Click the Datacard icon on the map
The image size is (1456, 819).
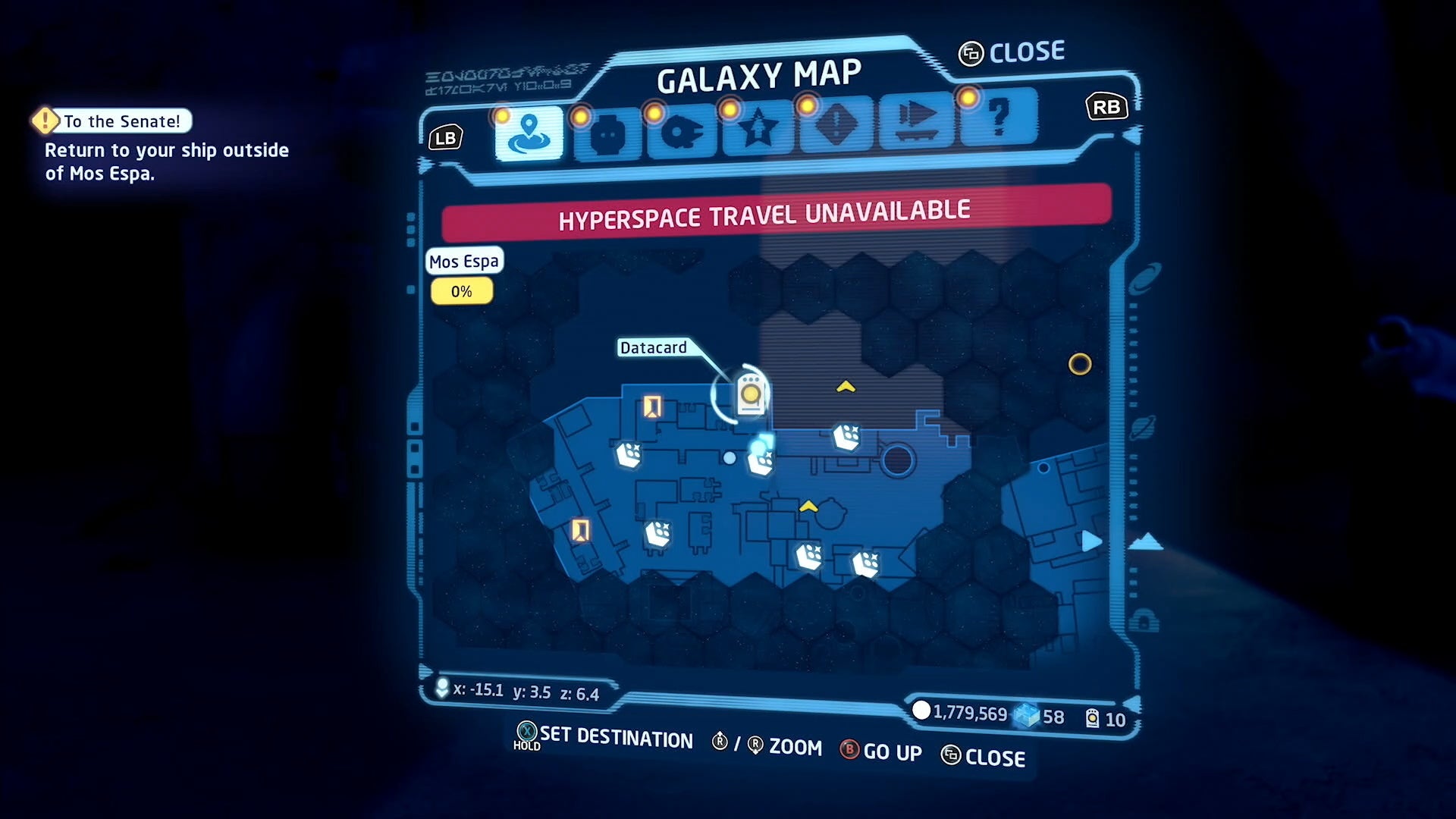[749, 394]
